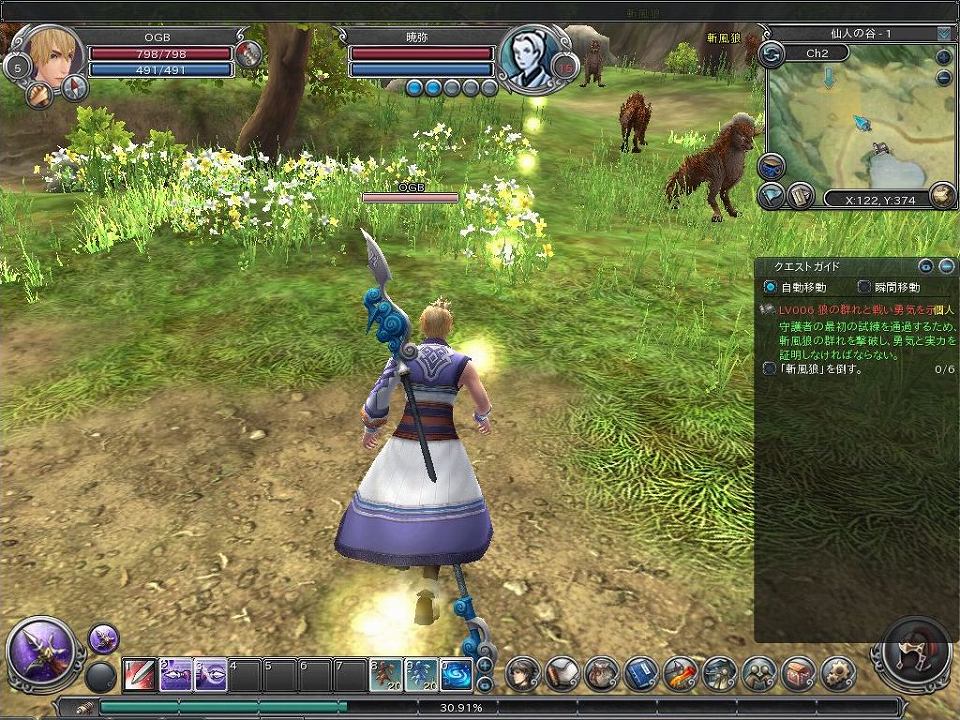This screenshot has height=720, width=960.
Task: Collapse the minimap using the top-right arrow
Action: tap(944, 33)
